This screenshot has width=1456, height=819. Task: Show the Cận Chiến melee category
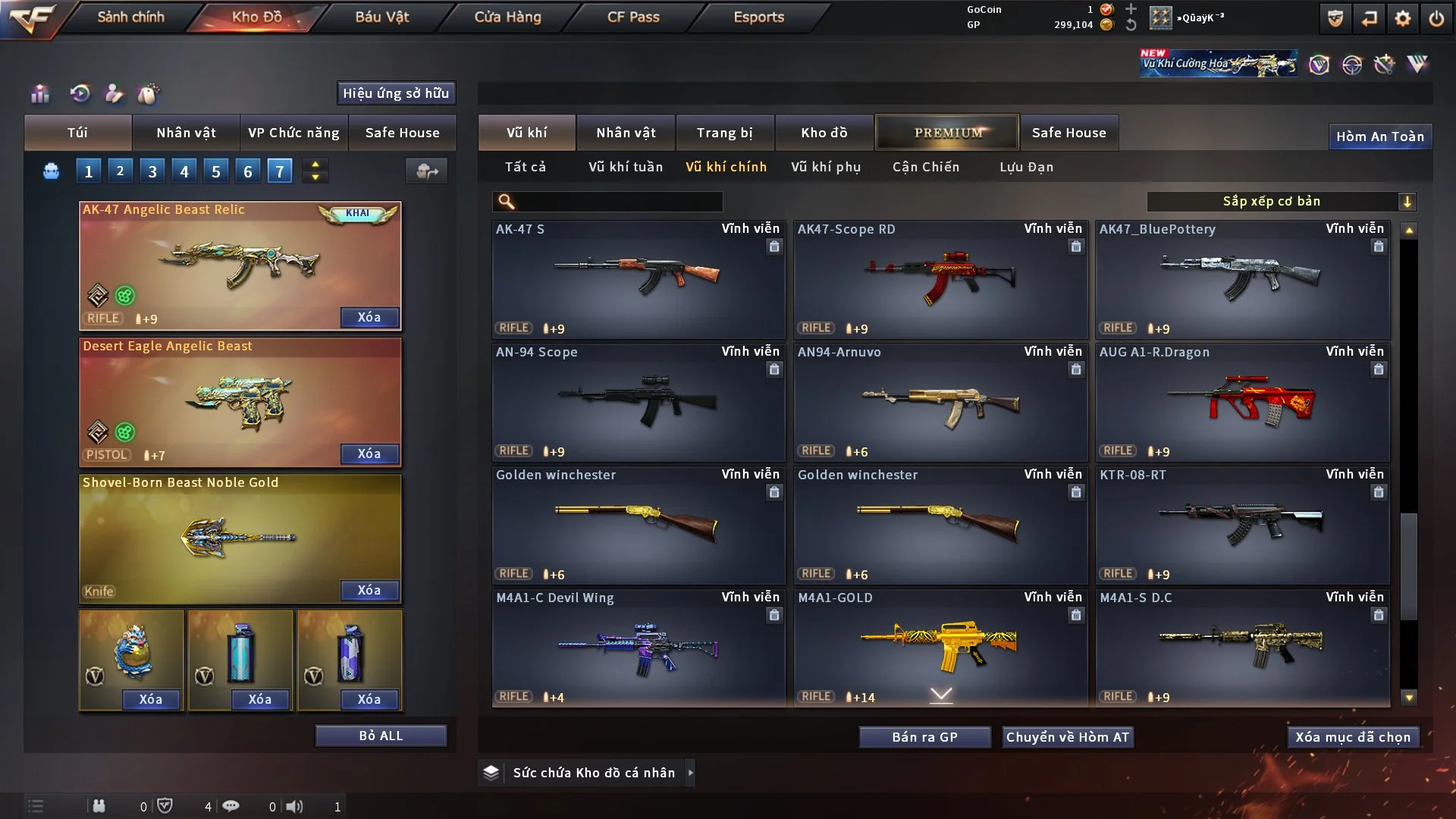point(925,167)
